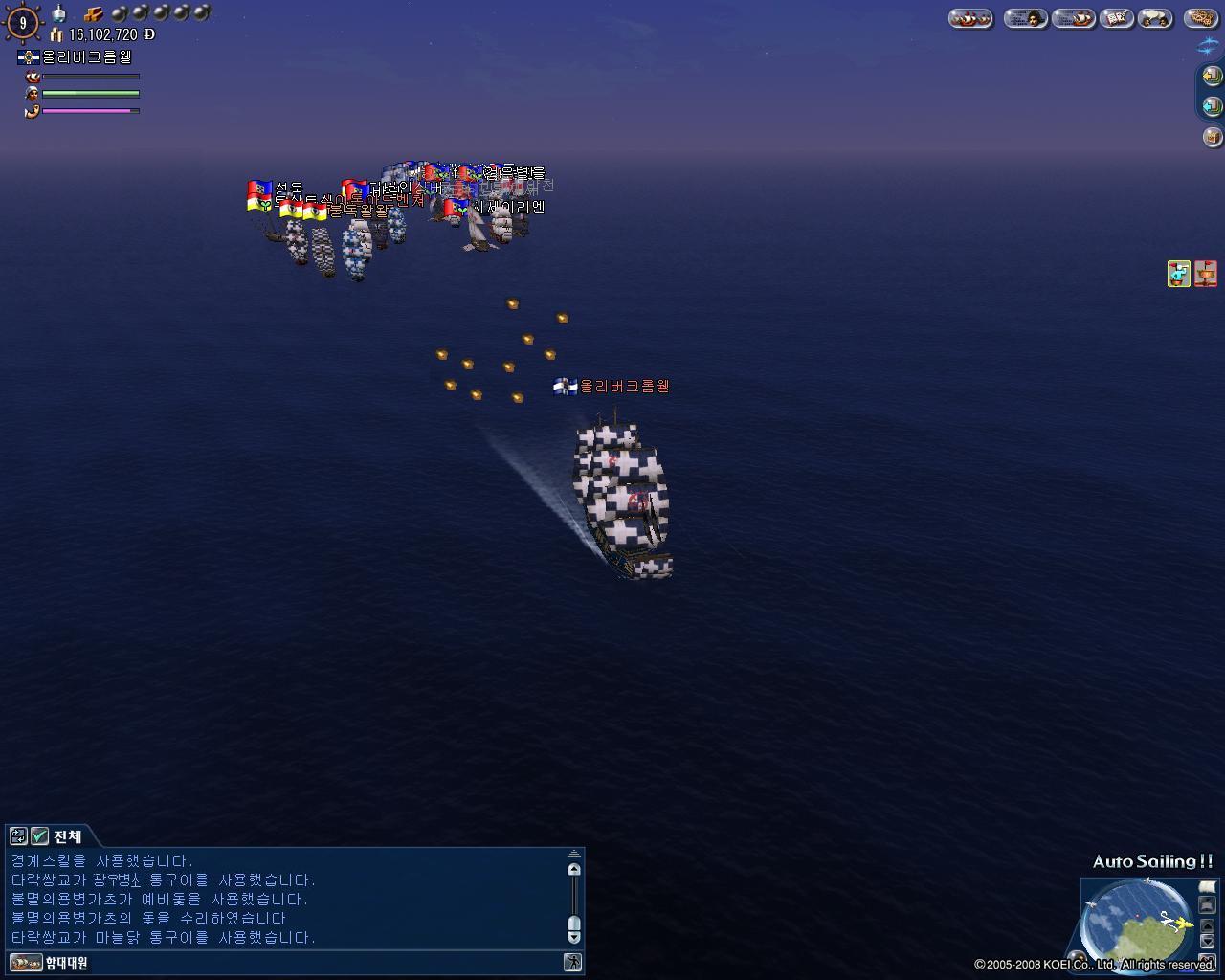
Task: Open the ship information menu
Action: (x=1072, y=18)
